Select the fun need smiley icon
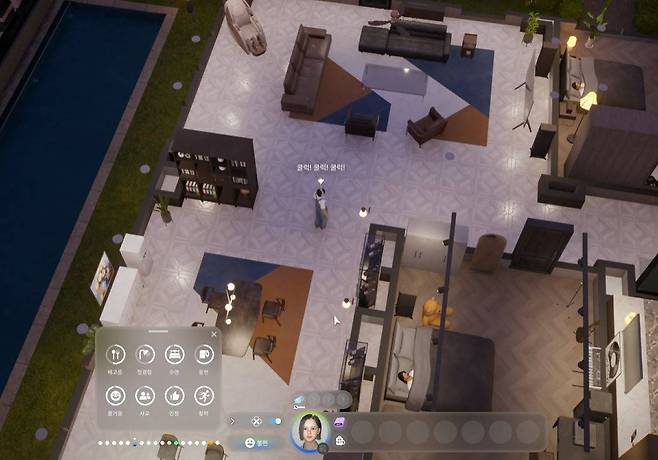The image size is (658, 460). [114, 394]
